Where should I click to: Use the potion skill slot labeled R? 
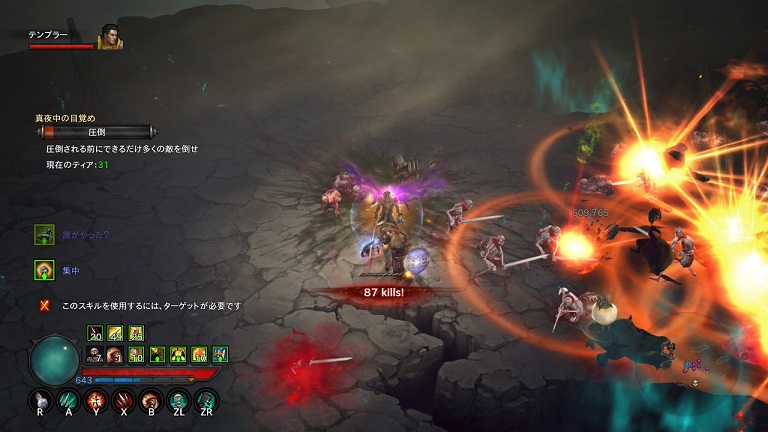point(39,401)
